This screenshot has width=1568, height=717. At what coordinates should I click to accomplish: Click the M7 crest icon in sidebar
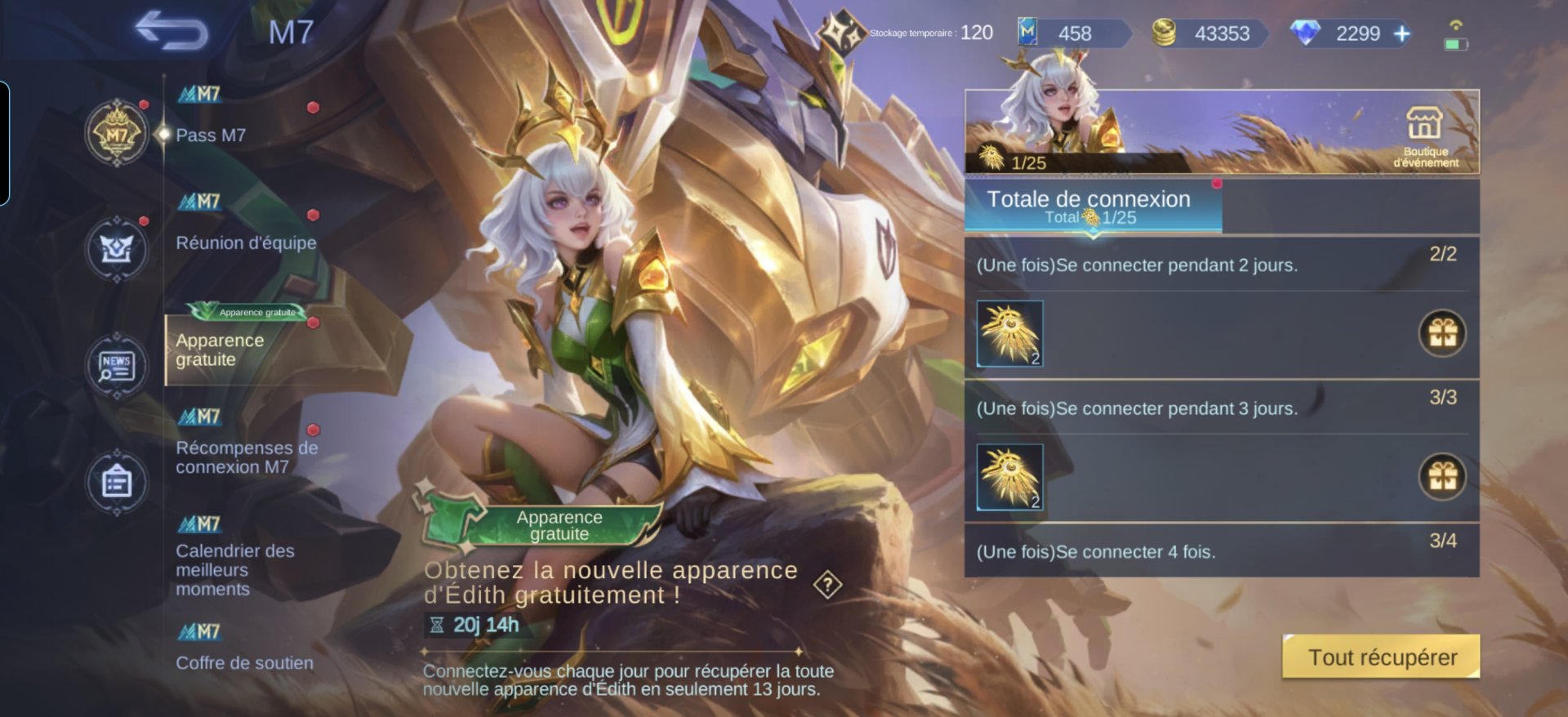pos(117,133)
